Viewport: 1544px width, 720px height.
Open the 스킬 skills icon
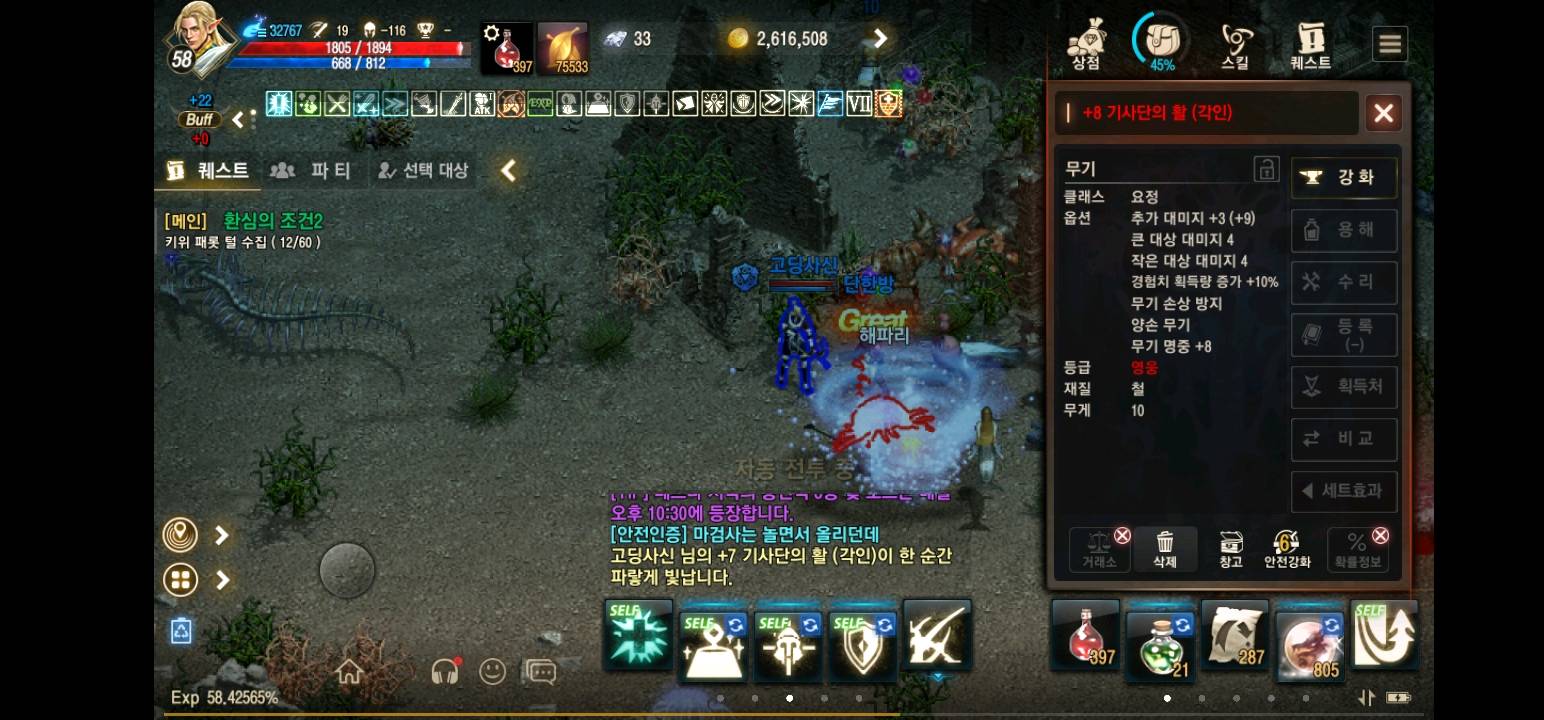point(1236,42)
